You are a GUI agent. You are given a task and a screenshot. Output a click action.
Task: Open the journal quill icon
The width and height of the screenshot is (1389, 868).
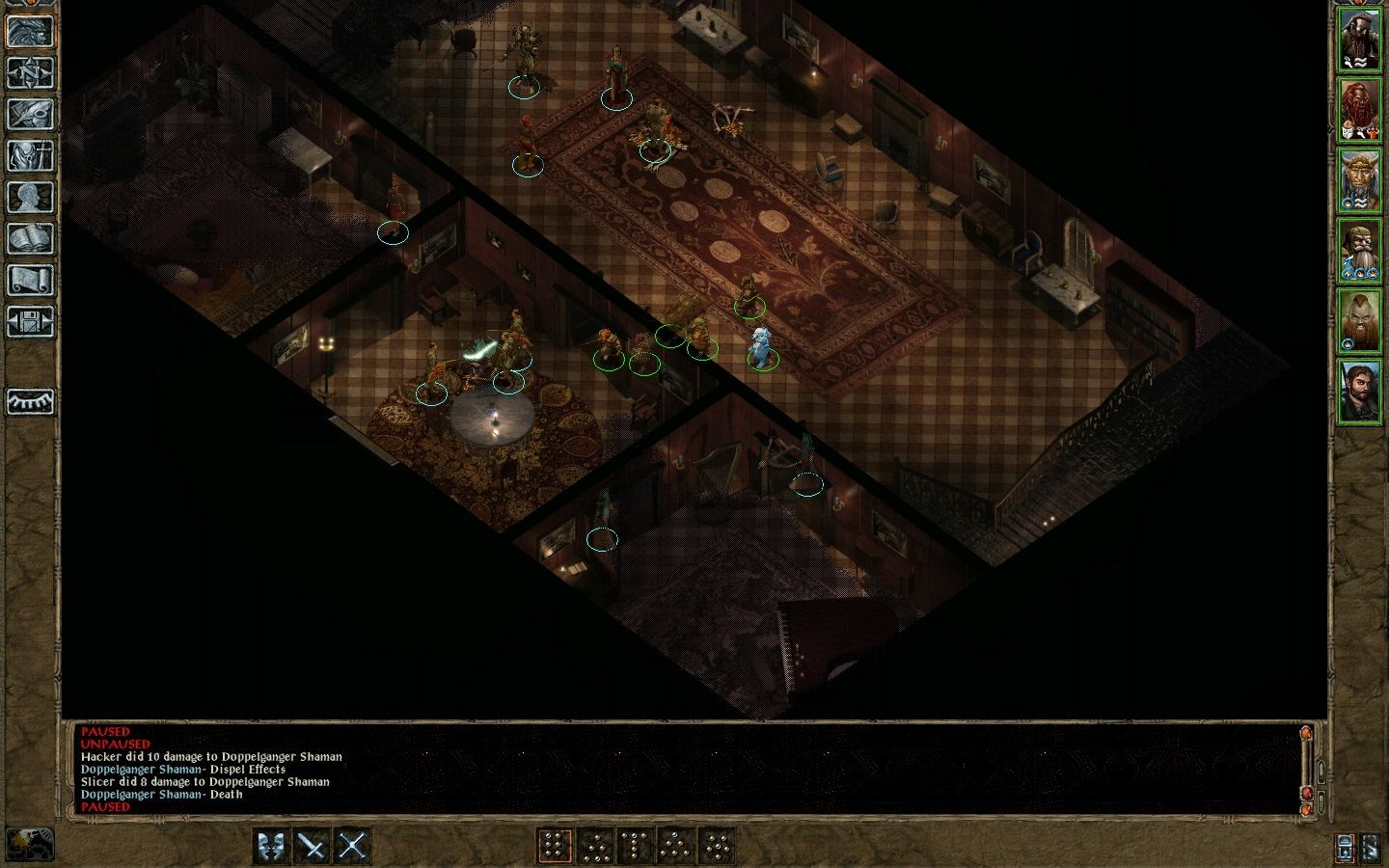30,114
